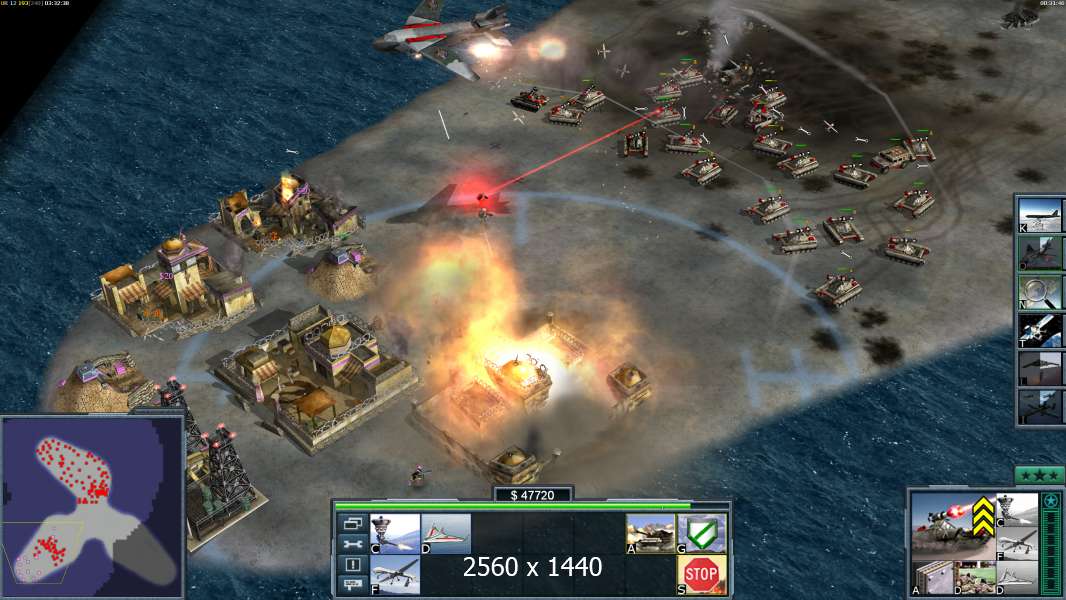Choose the tank attack-move command icon
1066x600 pixels.
tap(649, 533)
